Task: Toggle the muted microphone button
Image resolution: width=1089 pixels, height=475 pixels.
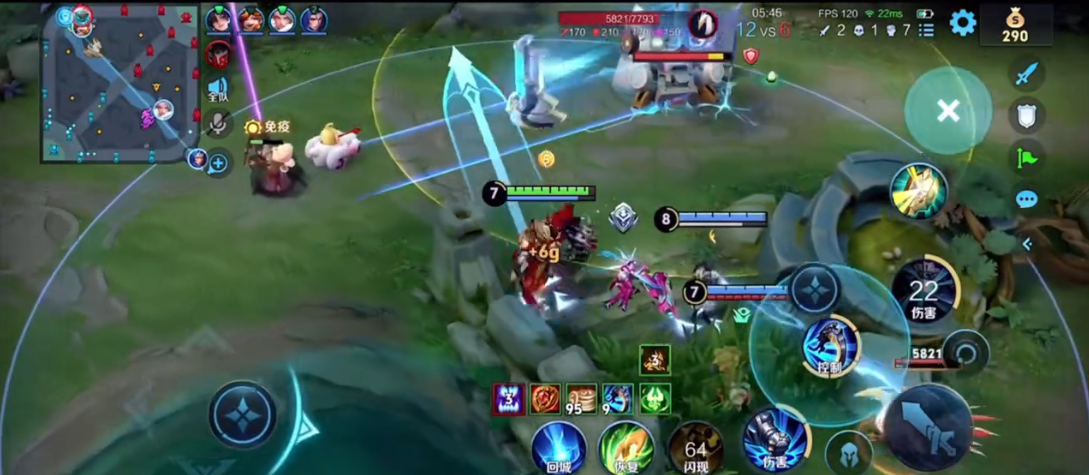Action: pyautogui.click(x=219, y=123)
